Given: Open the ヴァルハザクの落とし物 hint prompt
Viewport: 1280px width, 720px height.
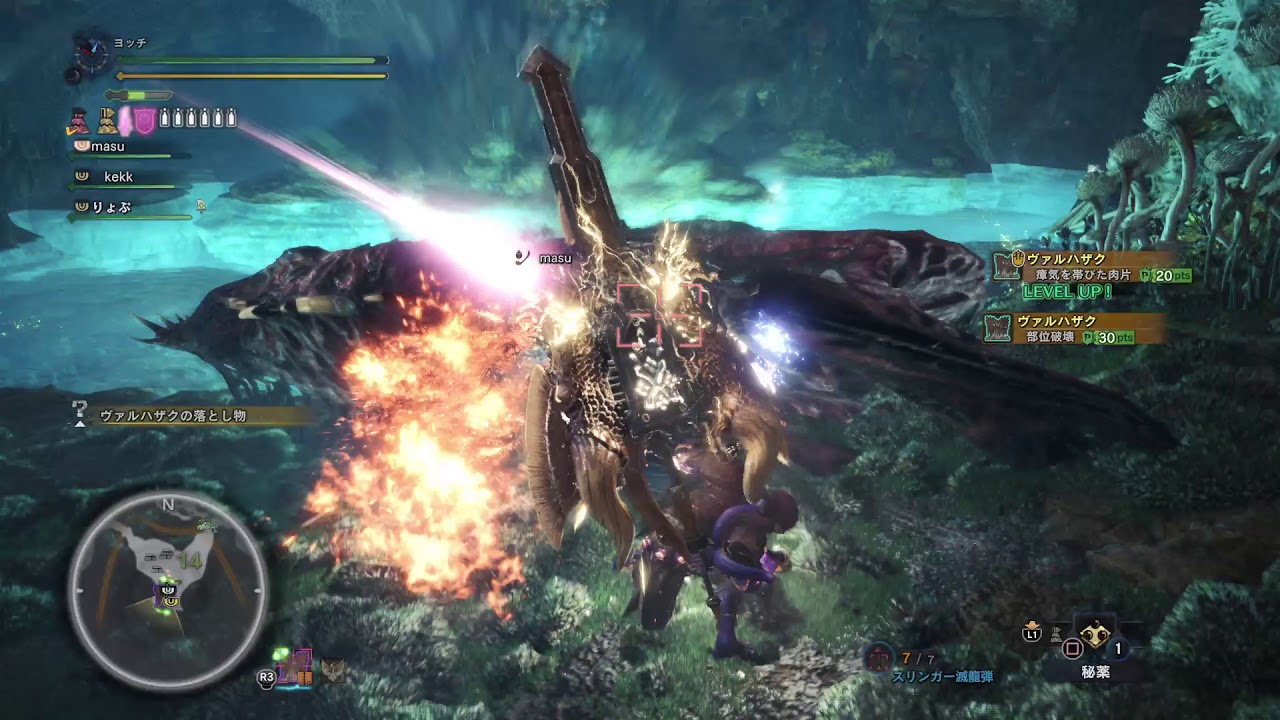Looking at the screenshot, I should point(172,415).
